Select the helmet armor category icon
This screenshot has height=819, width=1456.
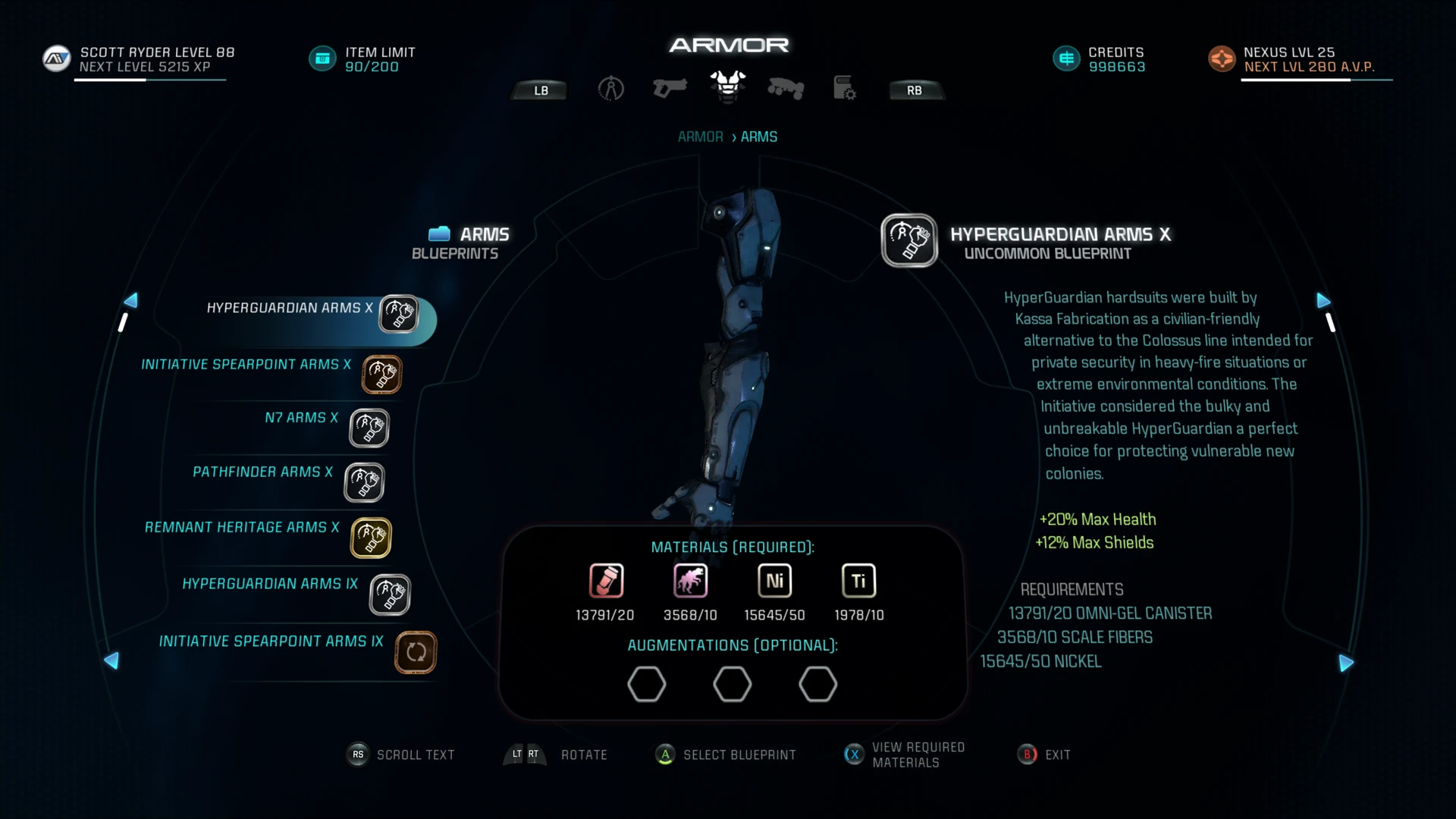point(611,89)
